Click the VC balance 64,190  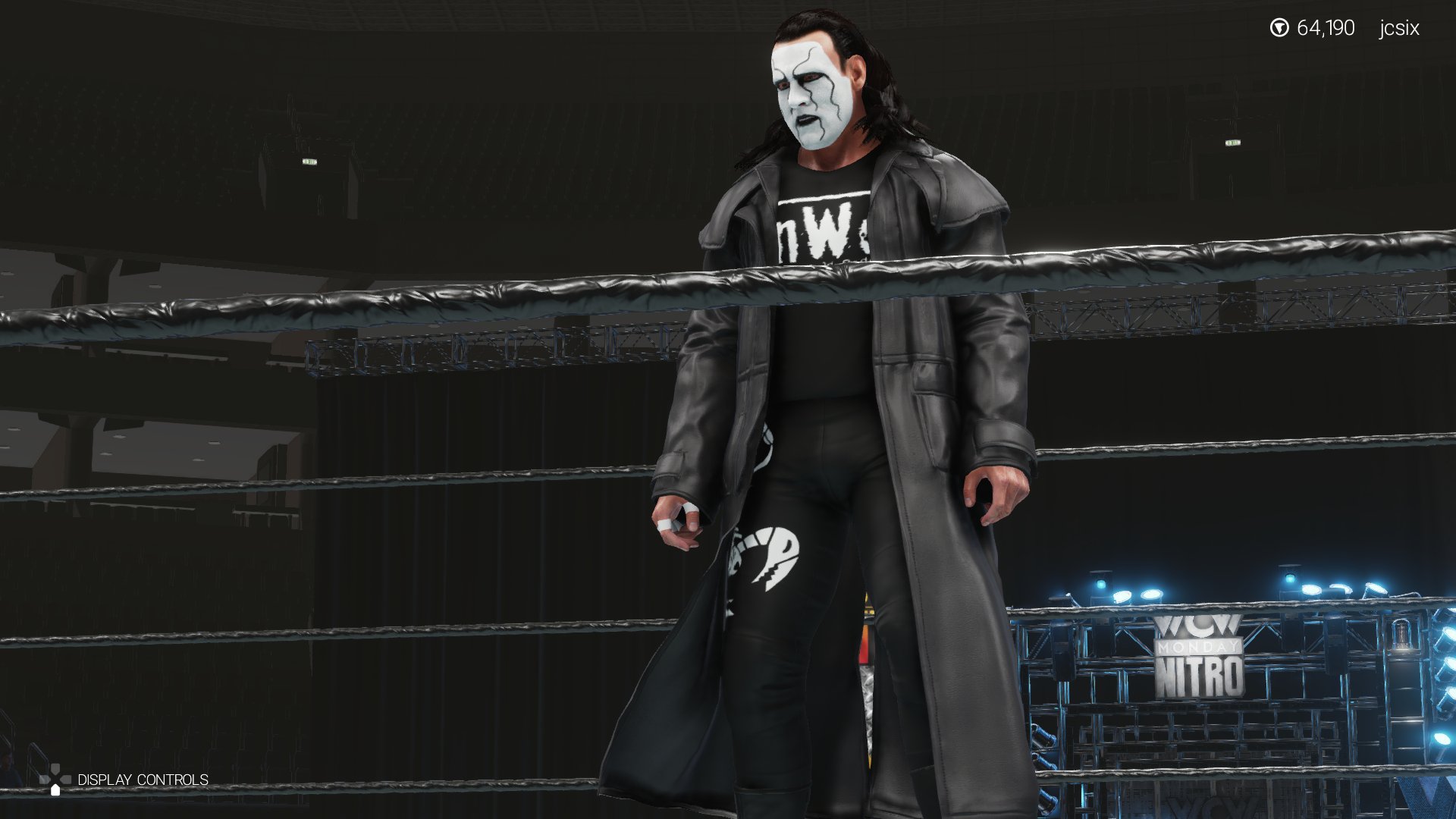(1326, 28)
